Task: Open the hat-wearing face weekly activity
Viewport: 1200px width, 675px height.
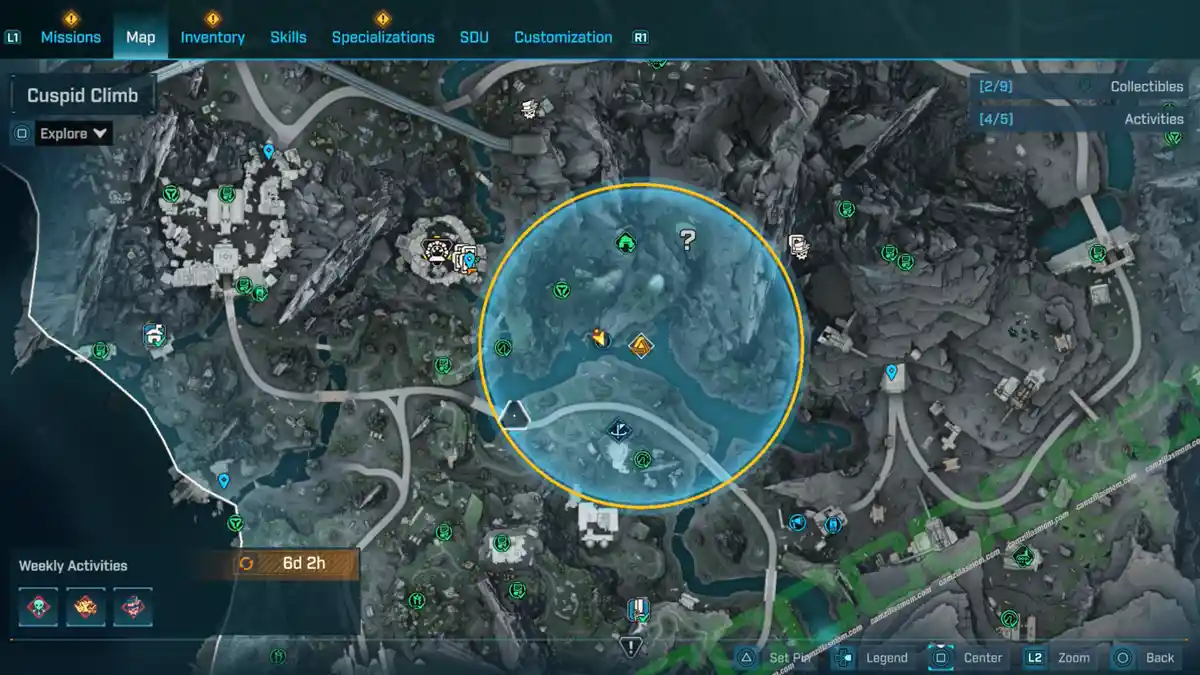Action: 132,606
